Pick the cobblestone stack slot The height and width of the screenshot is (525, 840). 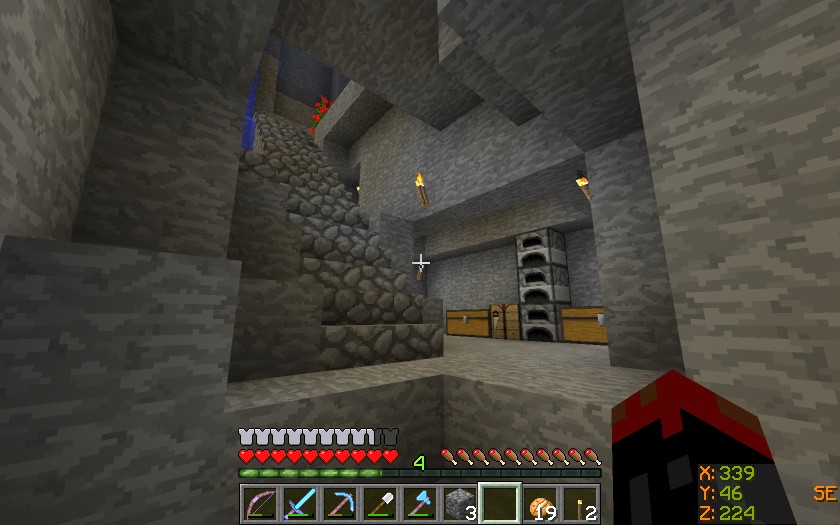pos(460,503)
